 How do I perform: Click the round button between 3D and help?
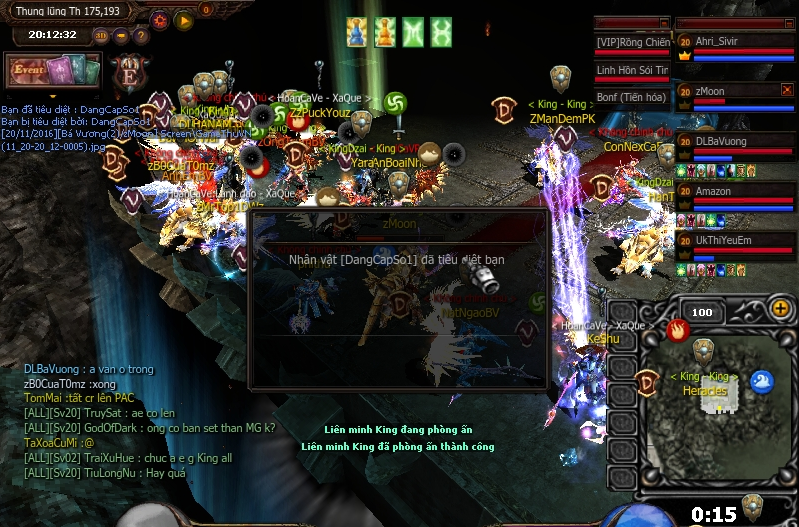[x=122, y=36]
